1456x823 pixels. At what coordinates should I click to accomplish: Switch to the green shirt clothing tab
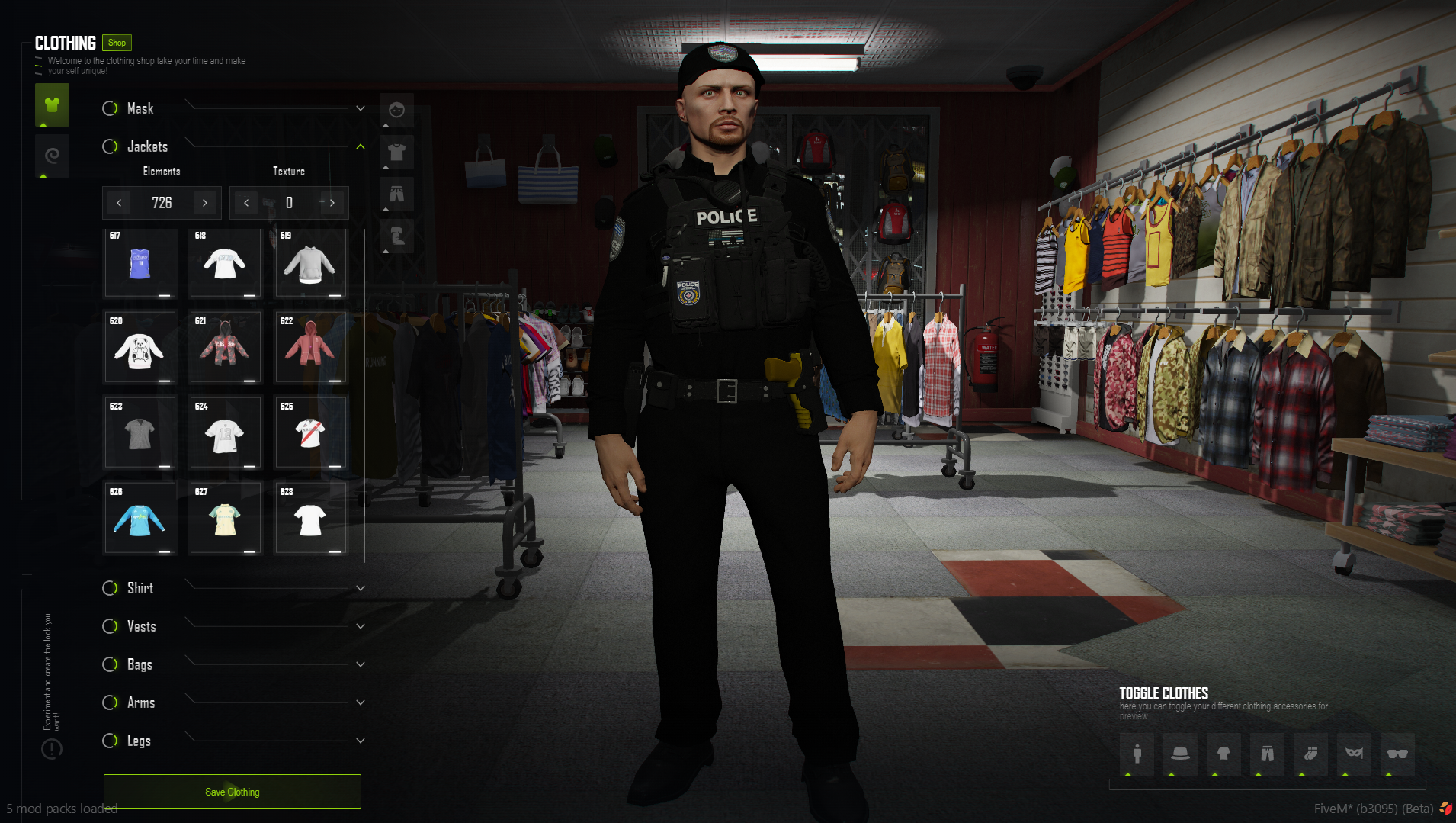pyautogui.click(x=52, y=105)
